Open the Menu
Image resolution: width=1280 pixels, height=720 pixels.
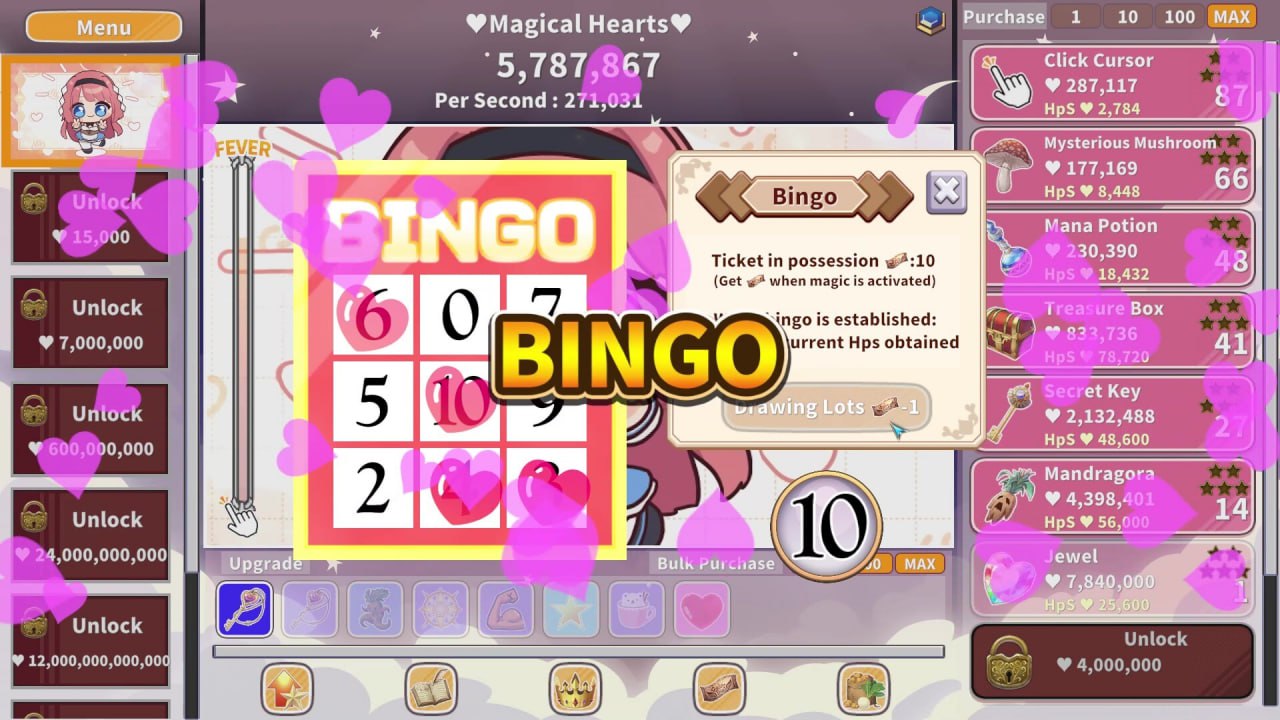tap(102, 27)
